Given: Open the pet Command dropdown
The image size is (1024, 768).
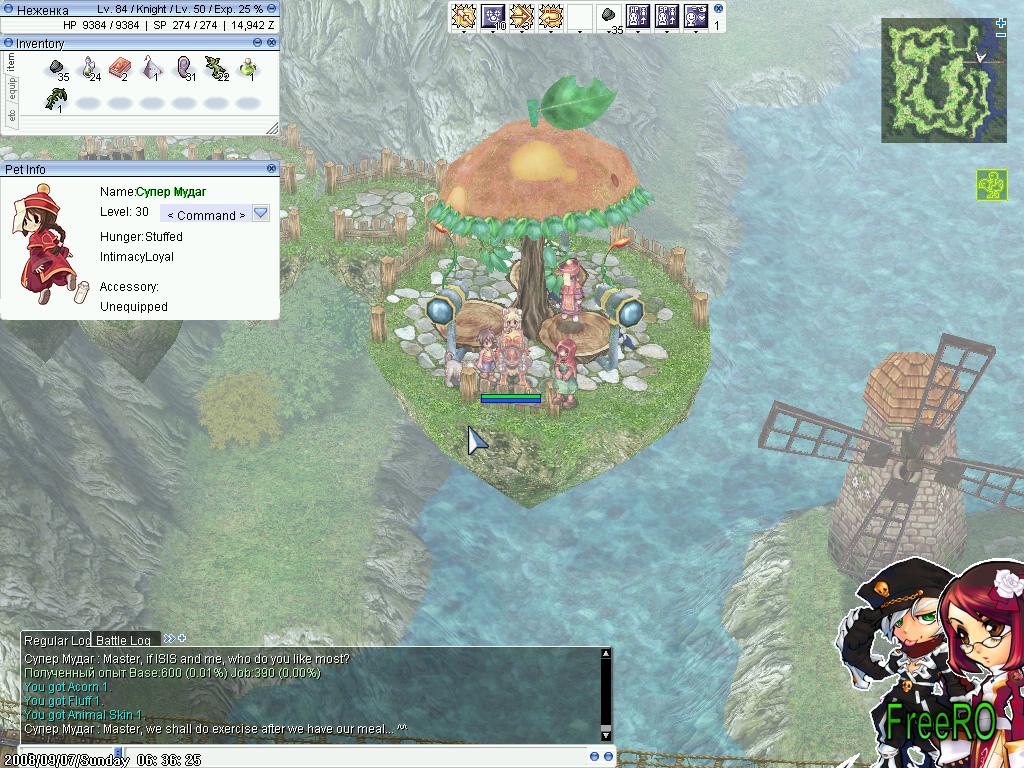Looking at the screenshot, I should pos(261,214).
